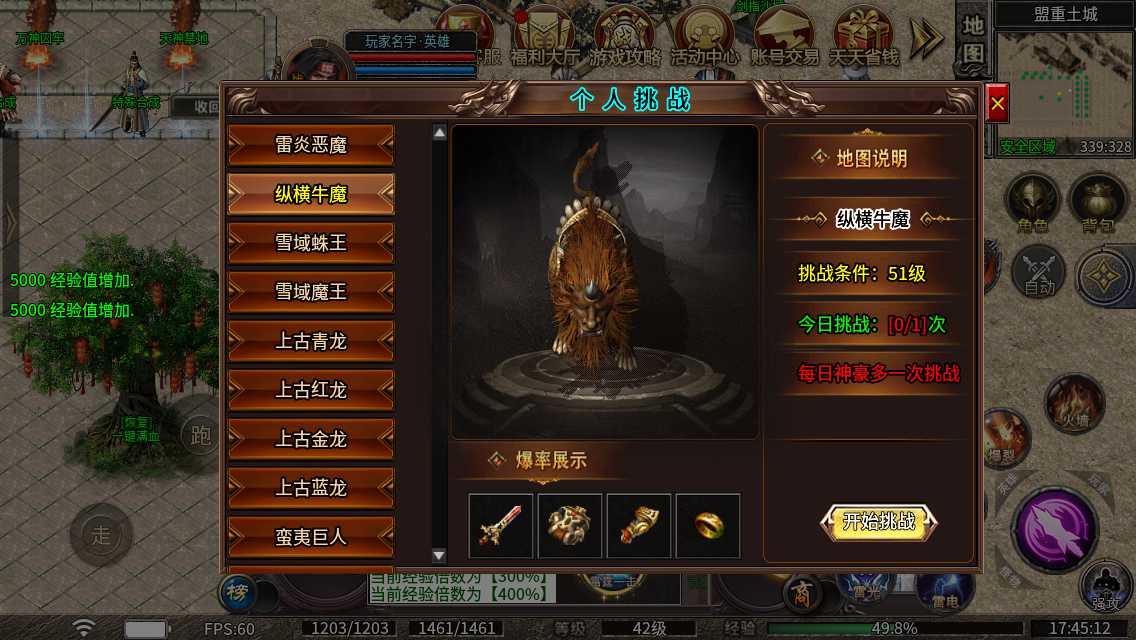The width and height of the screenshot is (1136, 640).
Task: Open the 背包 bag
Action: click(x=1097, y=204)
